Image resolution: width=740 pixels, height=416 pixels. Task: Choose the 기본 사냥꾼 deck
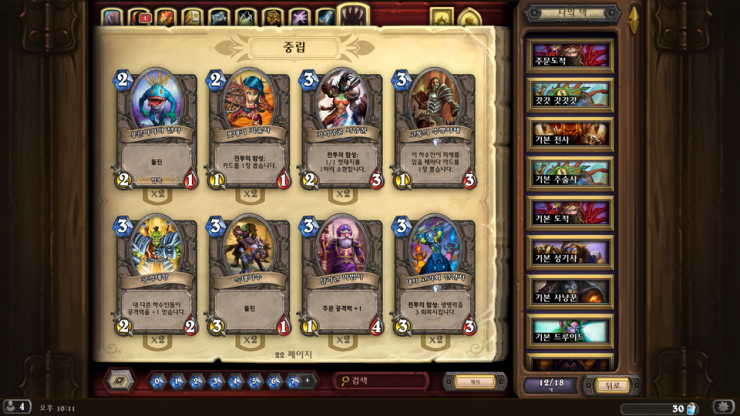coord(570,291)
